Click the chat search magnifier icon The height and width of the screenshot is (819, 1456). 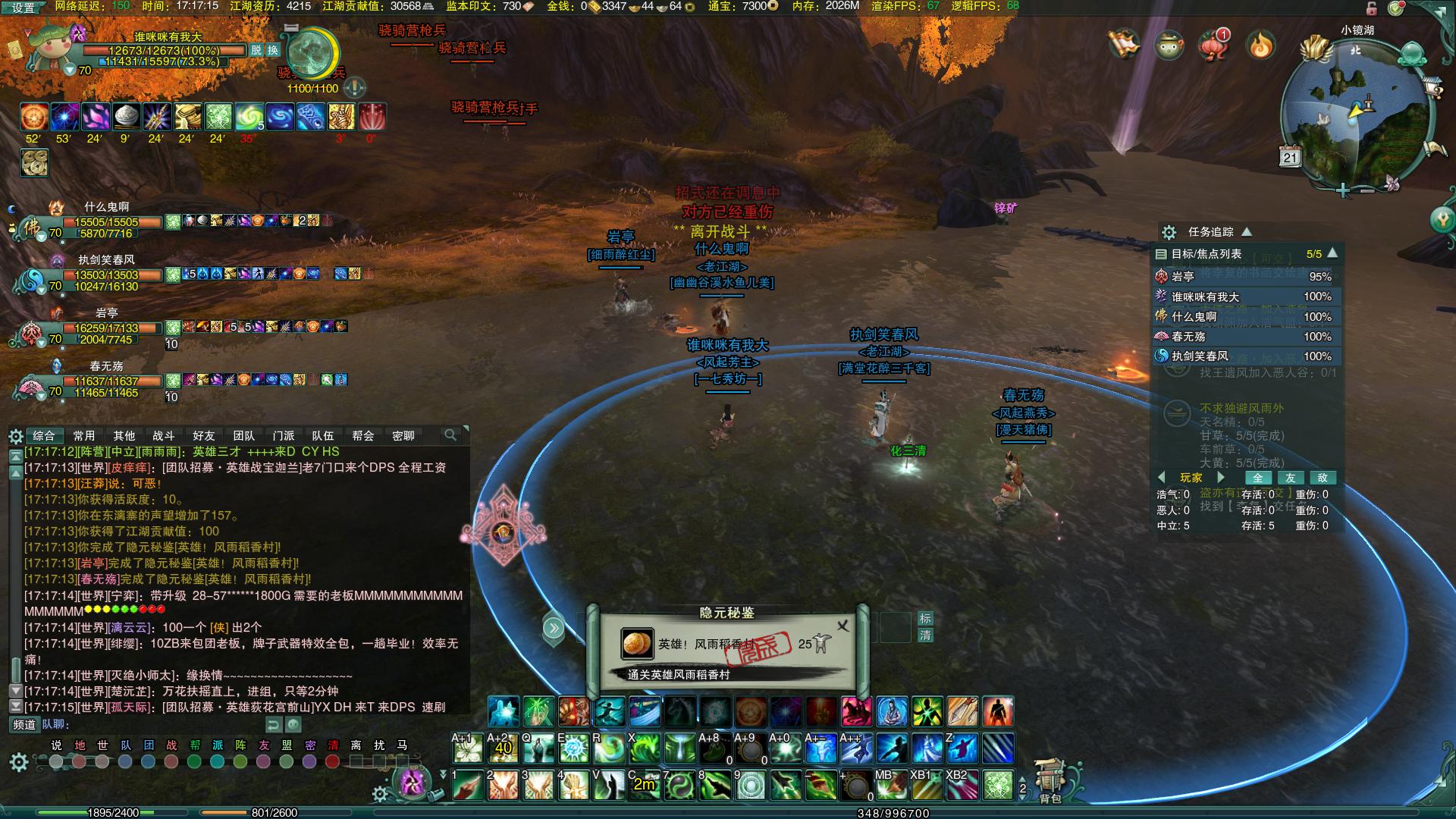[450, 435]
